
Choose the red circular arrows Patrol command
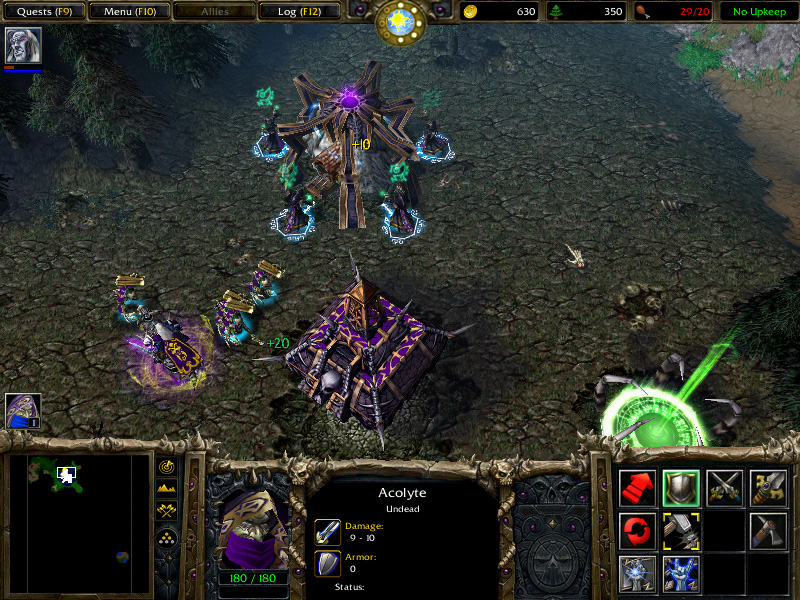click(x=637, y=530)
